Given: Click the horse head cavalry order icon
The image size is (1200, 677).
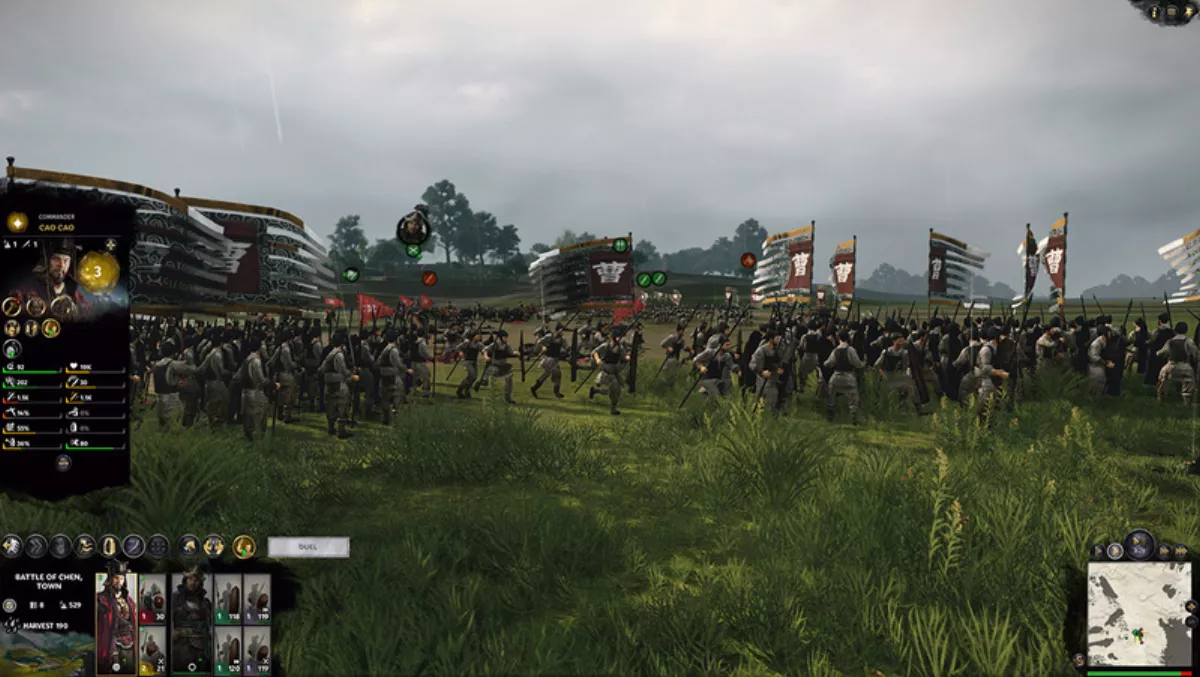Looking at the screenshot, I should 188,546.
